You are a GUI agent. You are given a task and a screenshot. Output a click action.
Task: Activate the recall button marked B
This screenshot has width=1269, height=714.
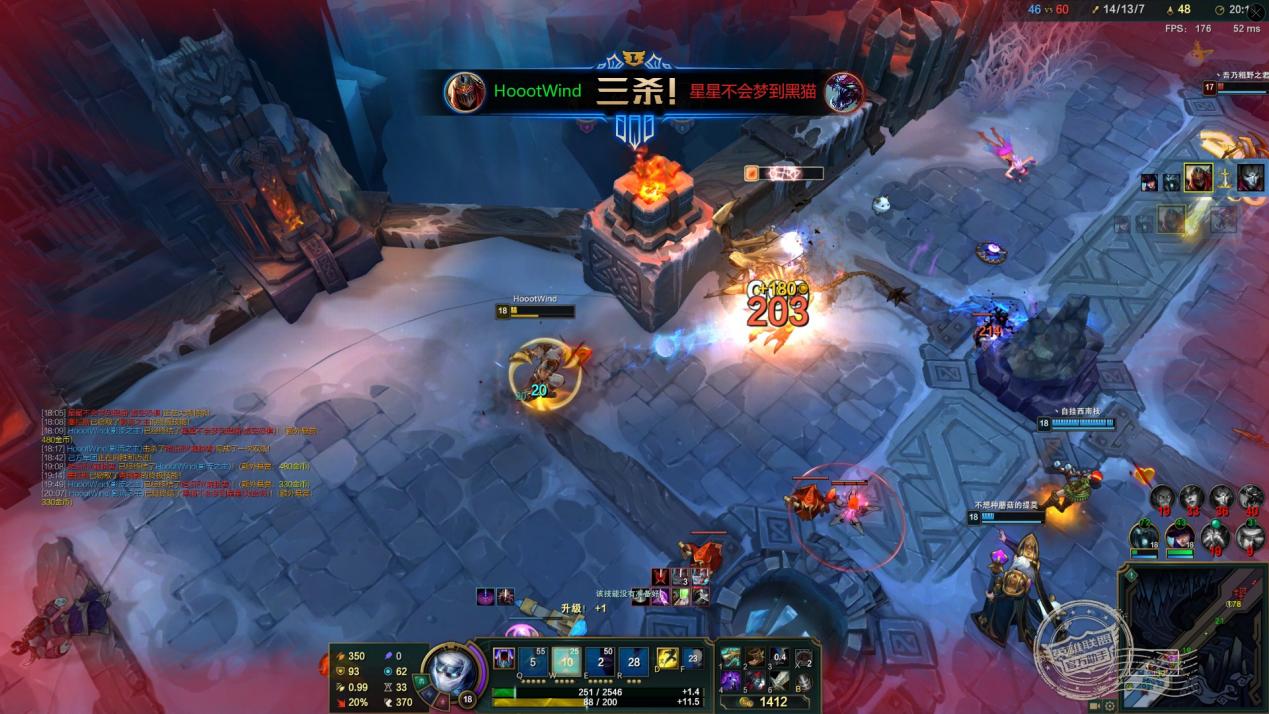[x=802, y=680]
